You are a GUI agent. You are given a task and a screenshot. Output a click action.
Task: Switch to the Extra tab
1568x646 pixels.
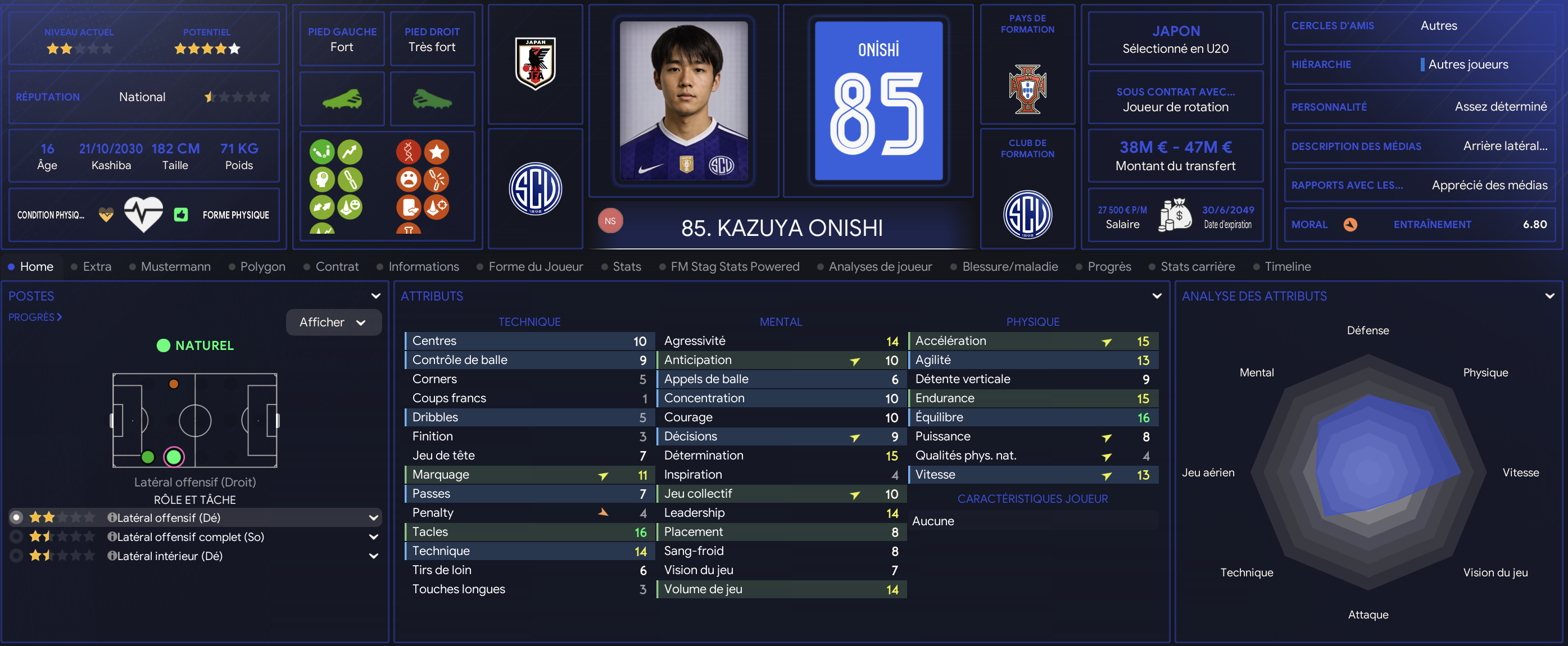coord(97,266)
